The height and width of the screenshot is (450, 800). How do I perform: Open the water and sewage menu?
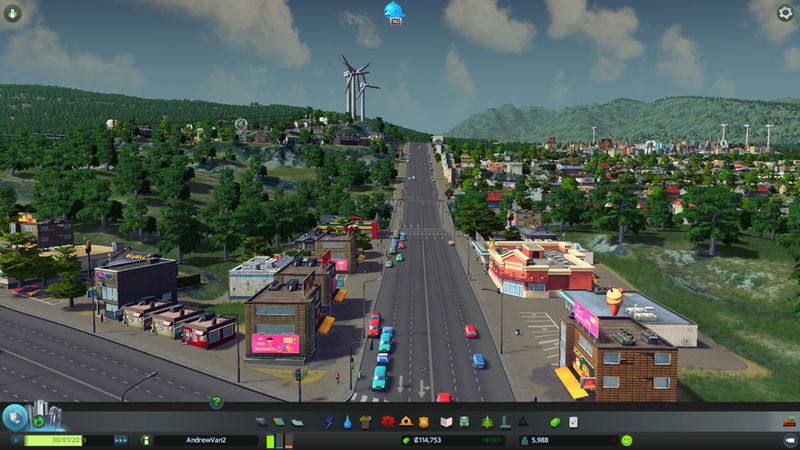(346, 422)
